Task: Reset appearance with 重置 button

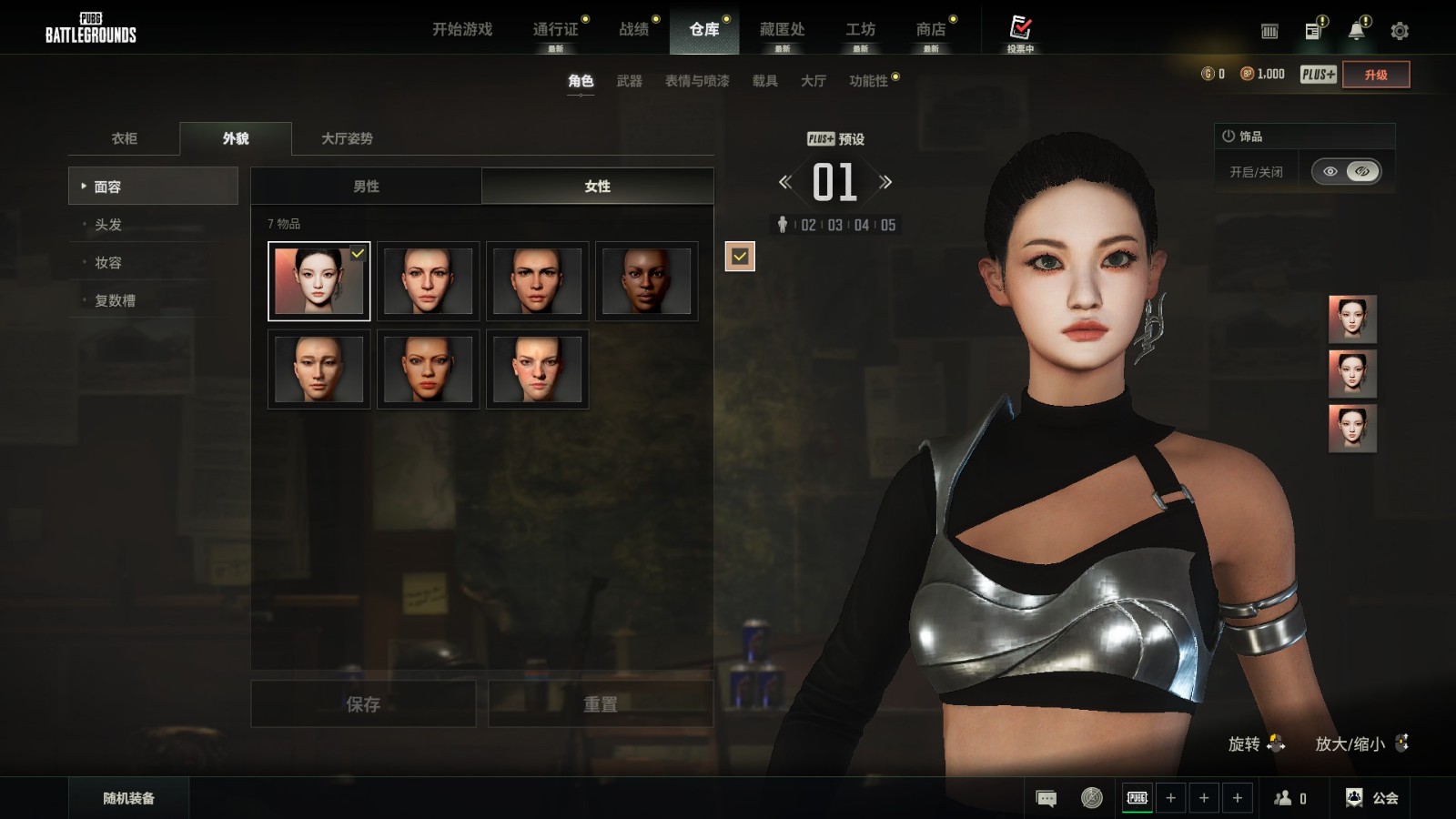Action: coord(601,703)
